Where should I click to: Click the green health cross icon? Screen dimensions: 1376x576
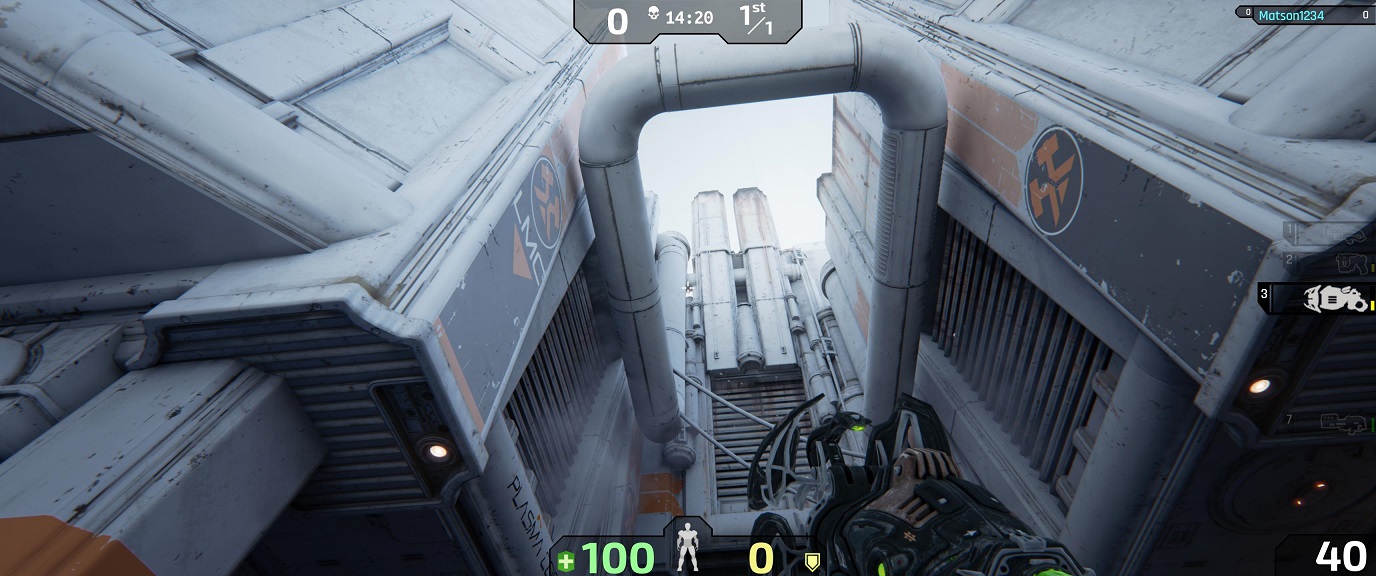point(566,560)
